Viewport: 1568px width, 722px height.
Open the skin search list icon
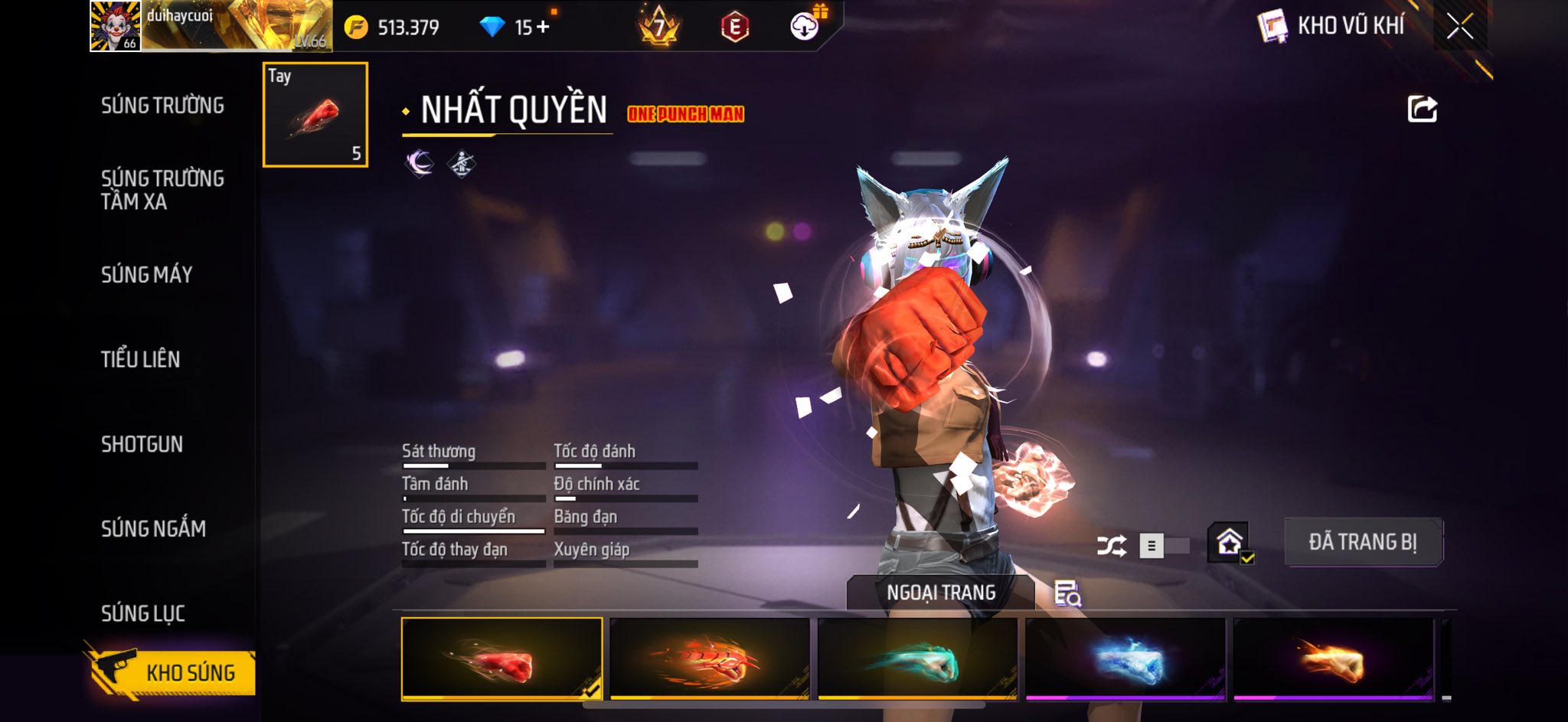(x=1067, y=593)
